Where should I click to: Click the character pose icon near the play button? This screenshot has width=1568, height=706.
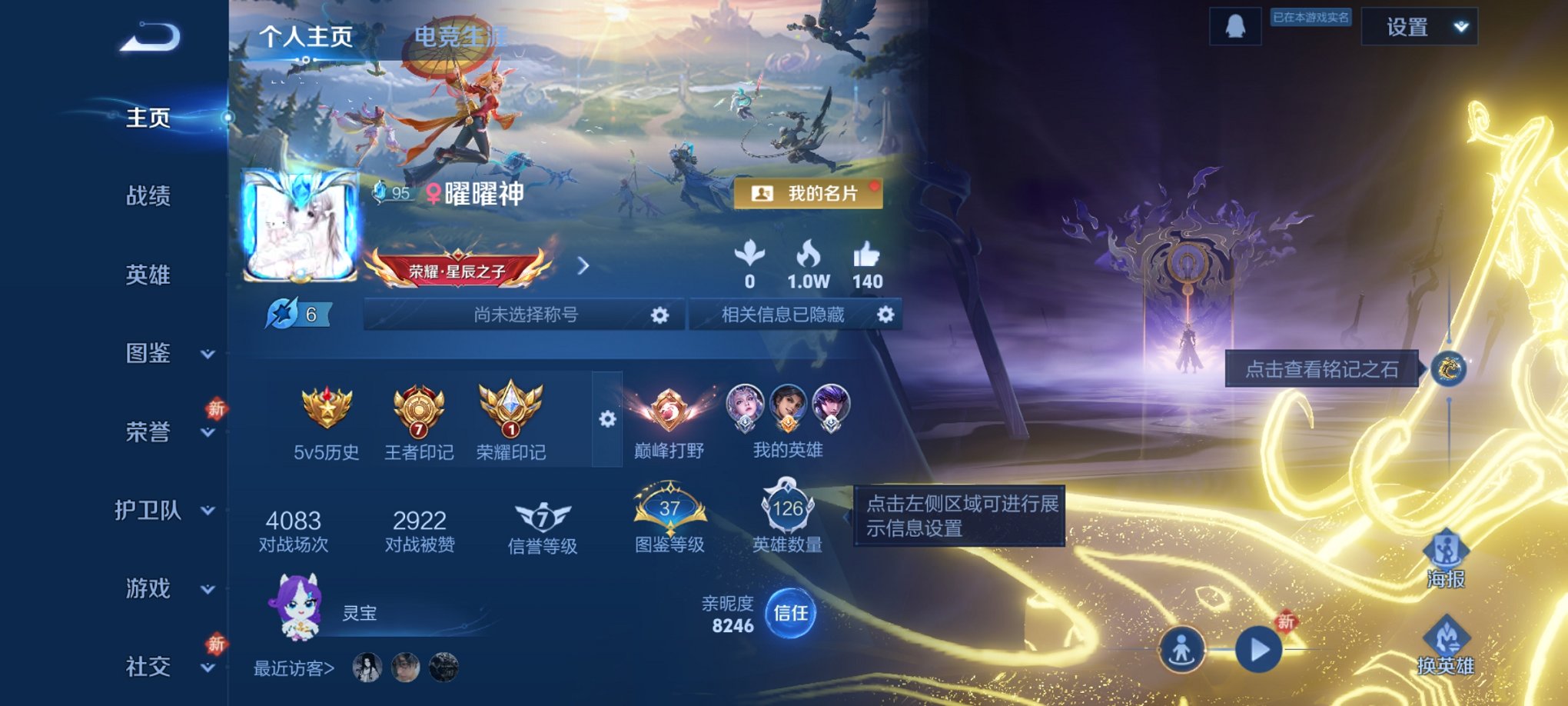(x=1183, y=648)
